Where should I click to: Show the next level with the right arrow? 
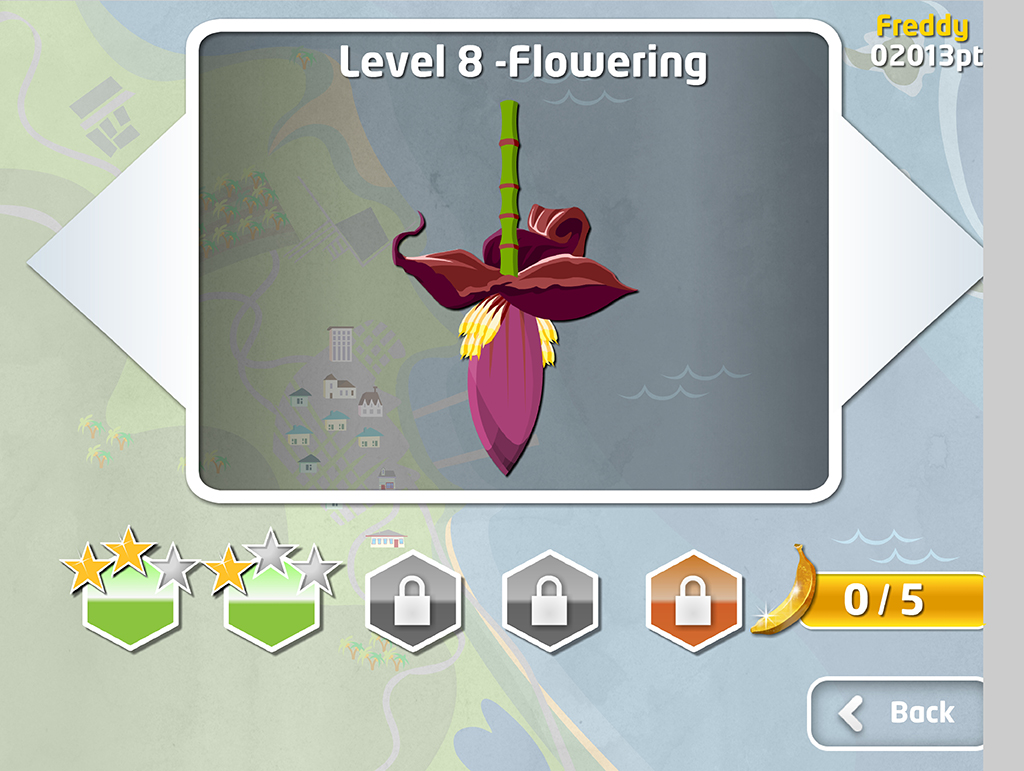click(x=908, y=262)
